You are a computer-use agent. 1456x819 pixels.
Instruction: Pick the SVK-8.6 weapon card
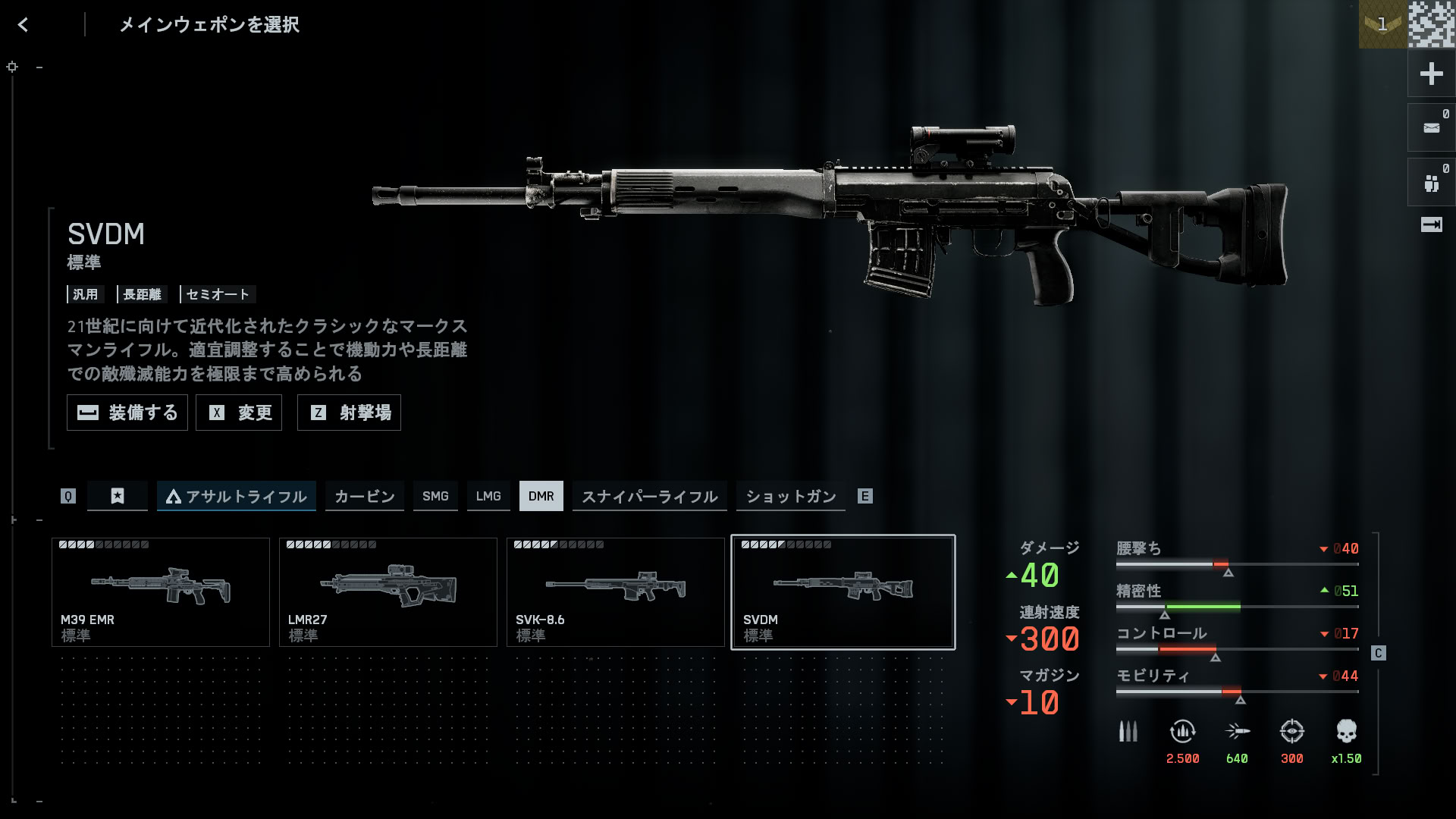[616, 592]
